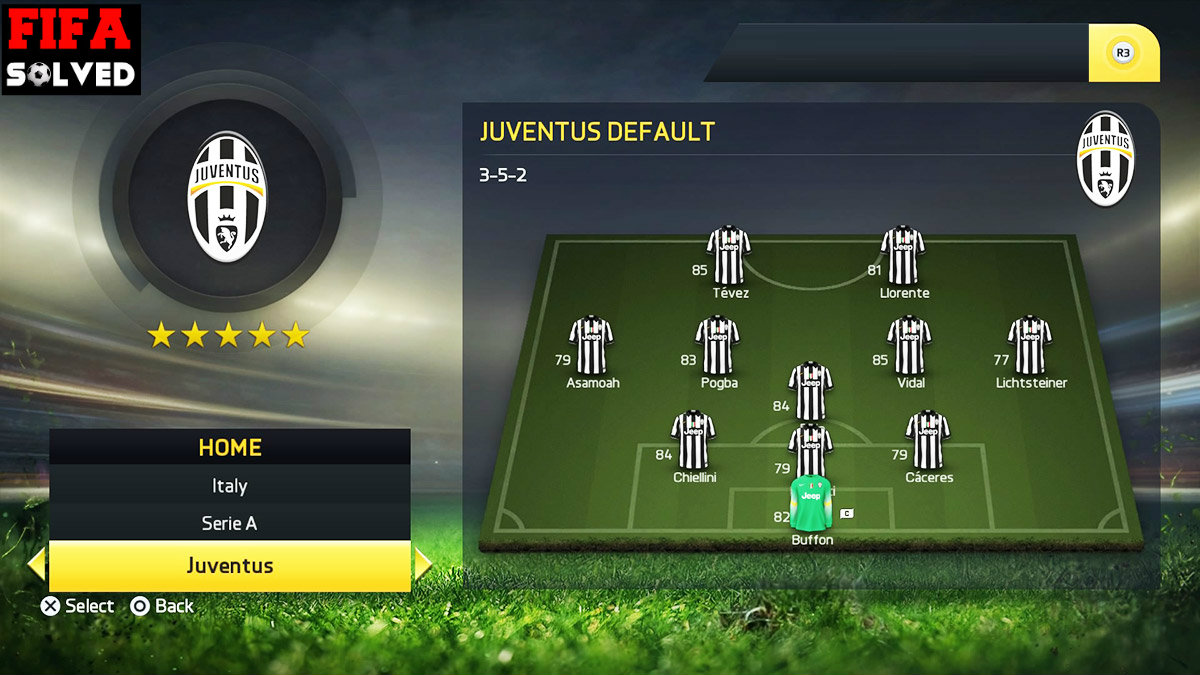The width and height of the screenshot is (1200, 675).
Task: Open the FIFA Solved watermark logo
Action: pos(71,49)
